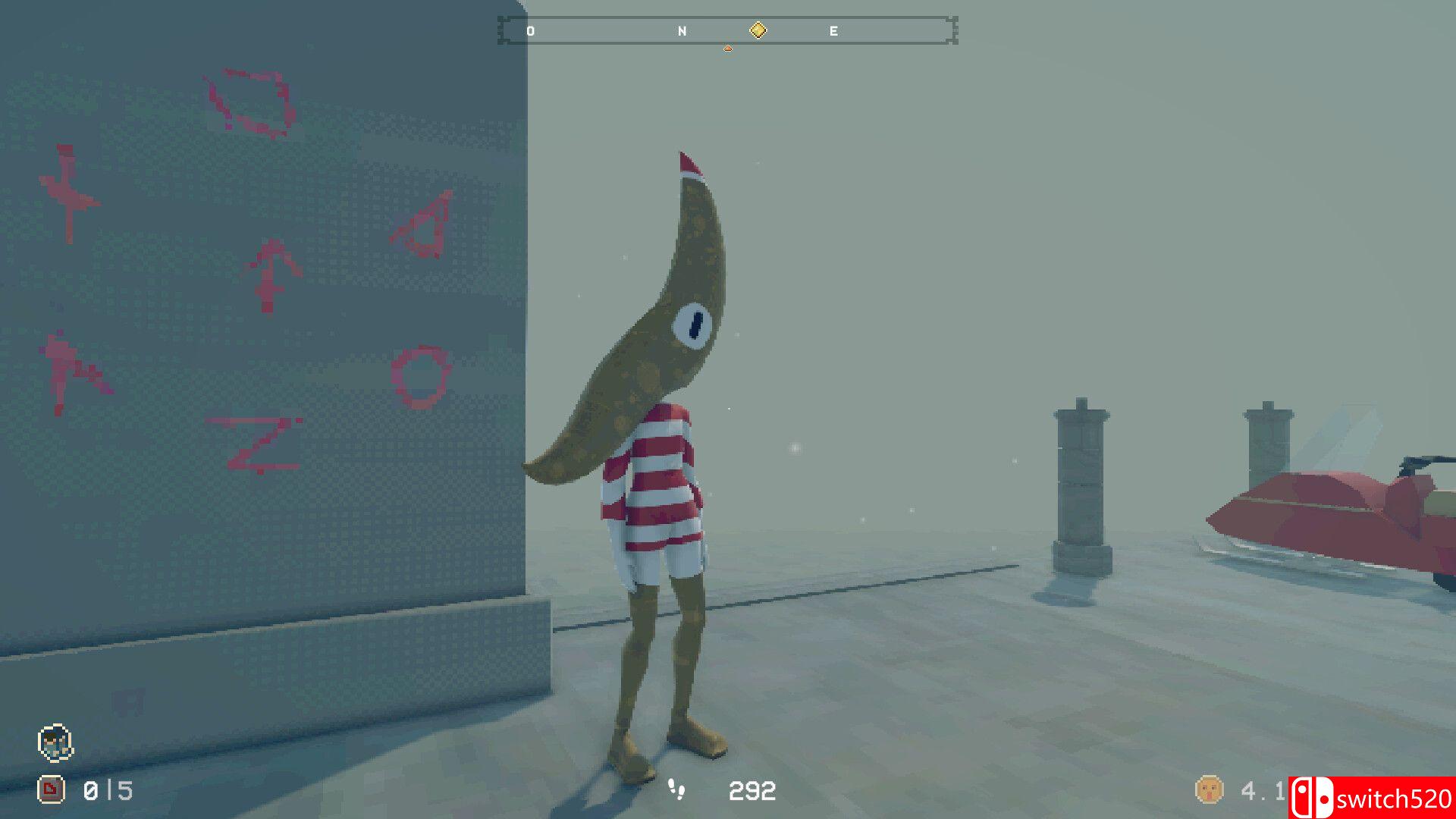Click the switch520 watermark logo
Image resolution: width=1456 pixels, height=819 pixels.
coord(1371,798)
